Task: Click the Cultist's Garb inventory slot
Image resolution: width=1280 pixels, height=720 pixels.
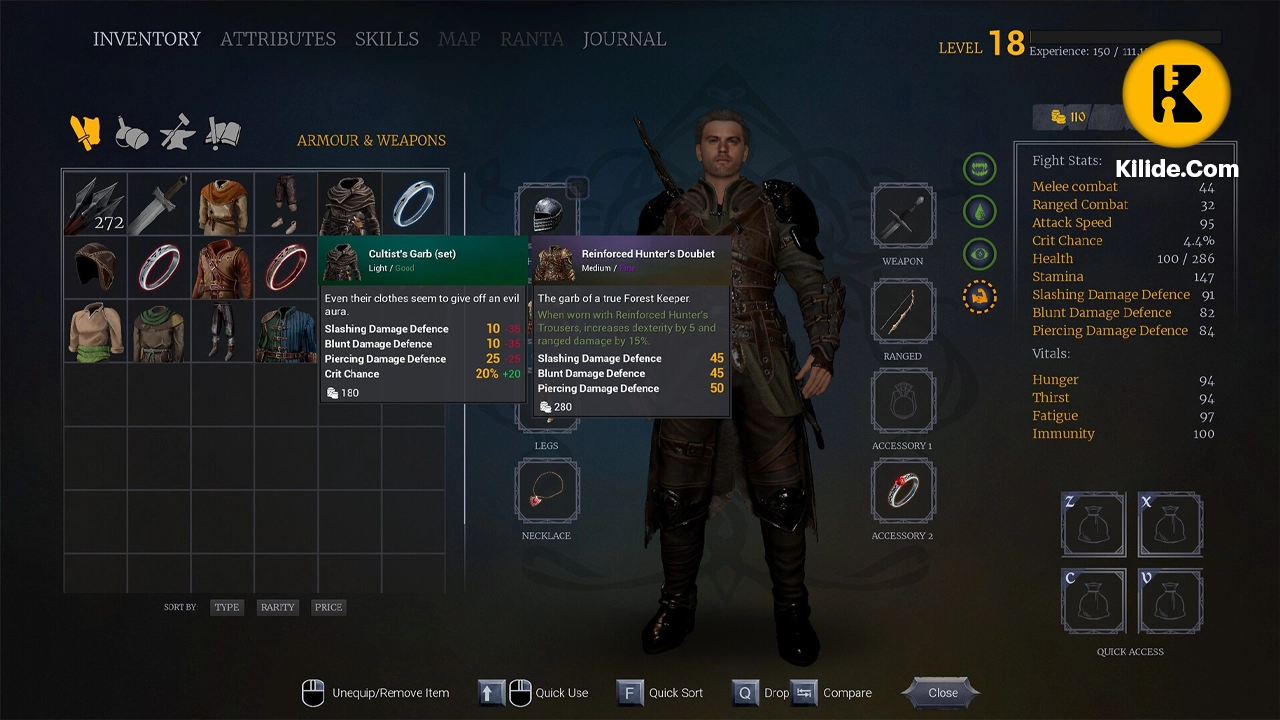Action: pyautogui.click(x=350, y=204)
